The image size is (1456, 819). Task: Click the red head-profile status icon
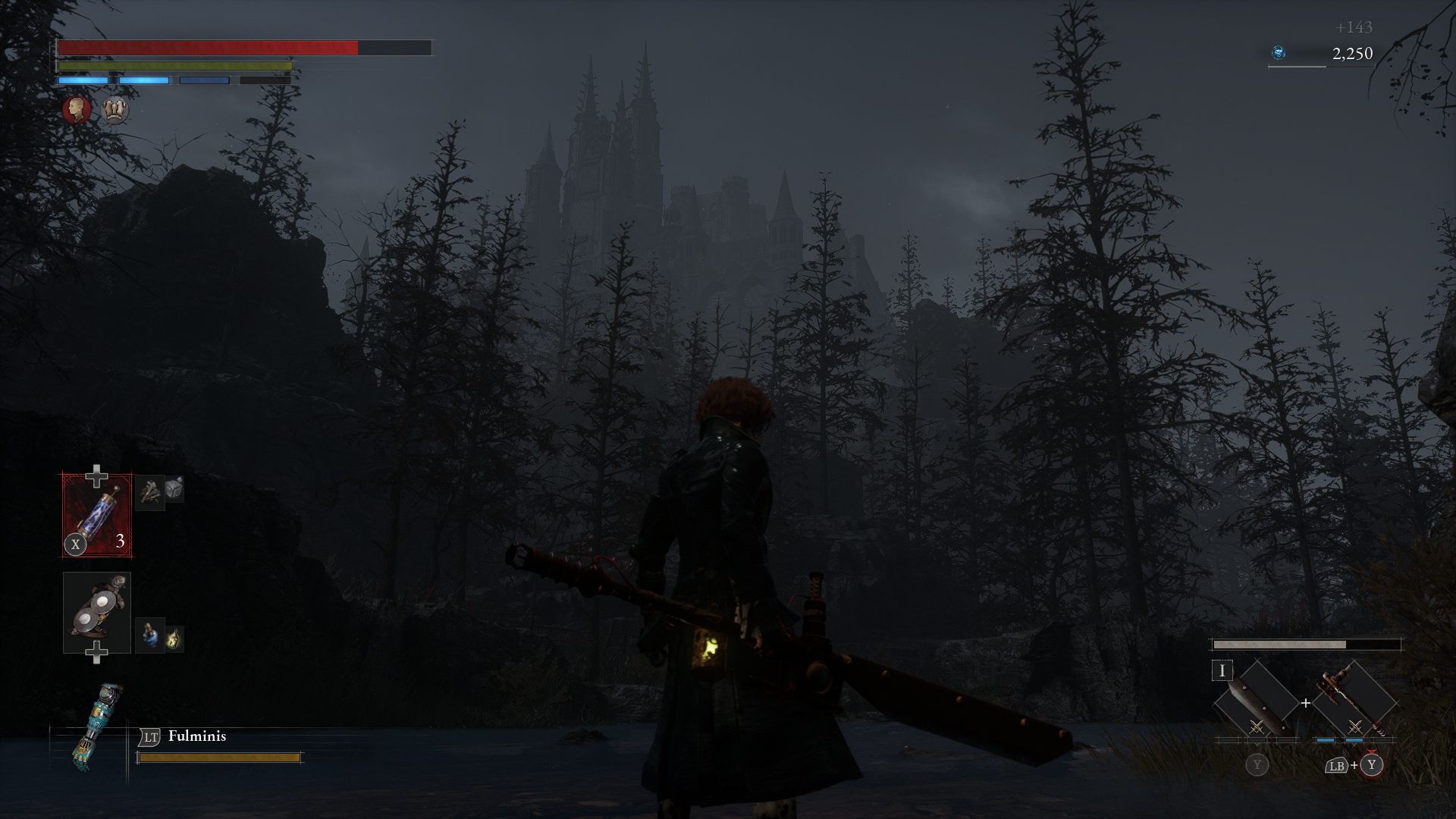click(77, 110)
